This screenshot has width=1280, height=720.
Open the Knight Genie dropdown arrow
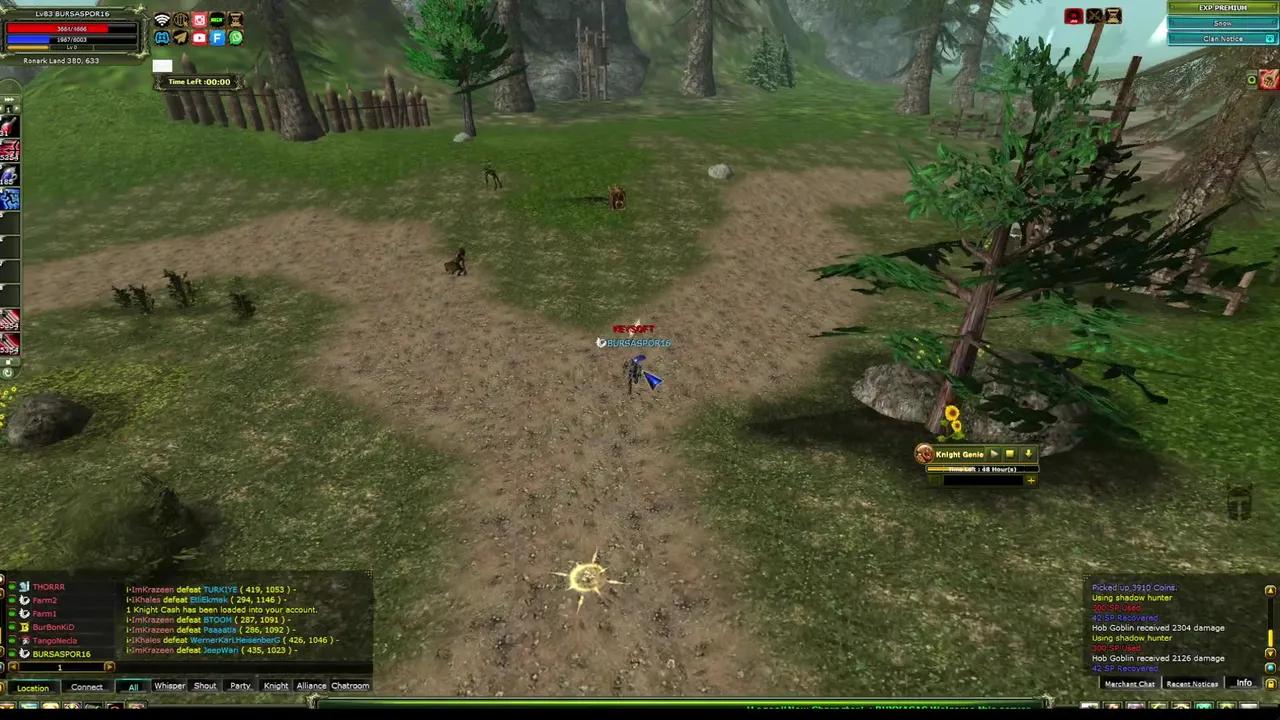click(1029, 454)
